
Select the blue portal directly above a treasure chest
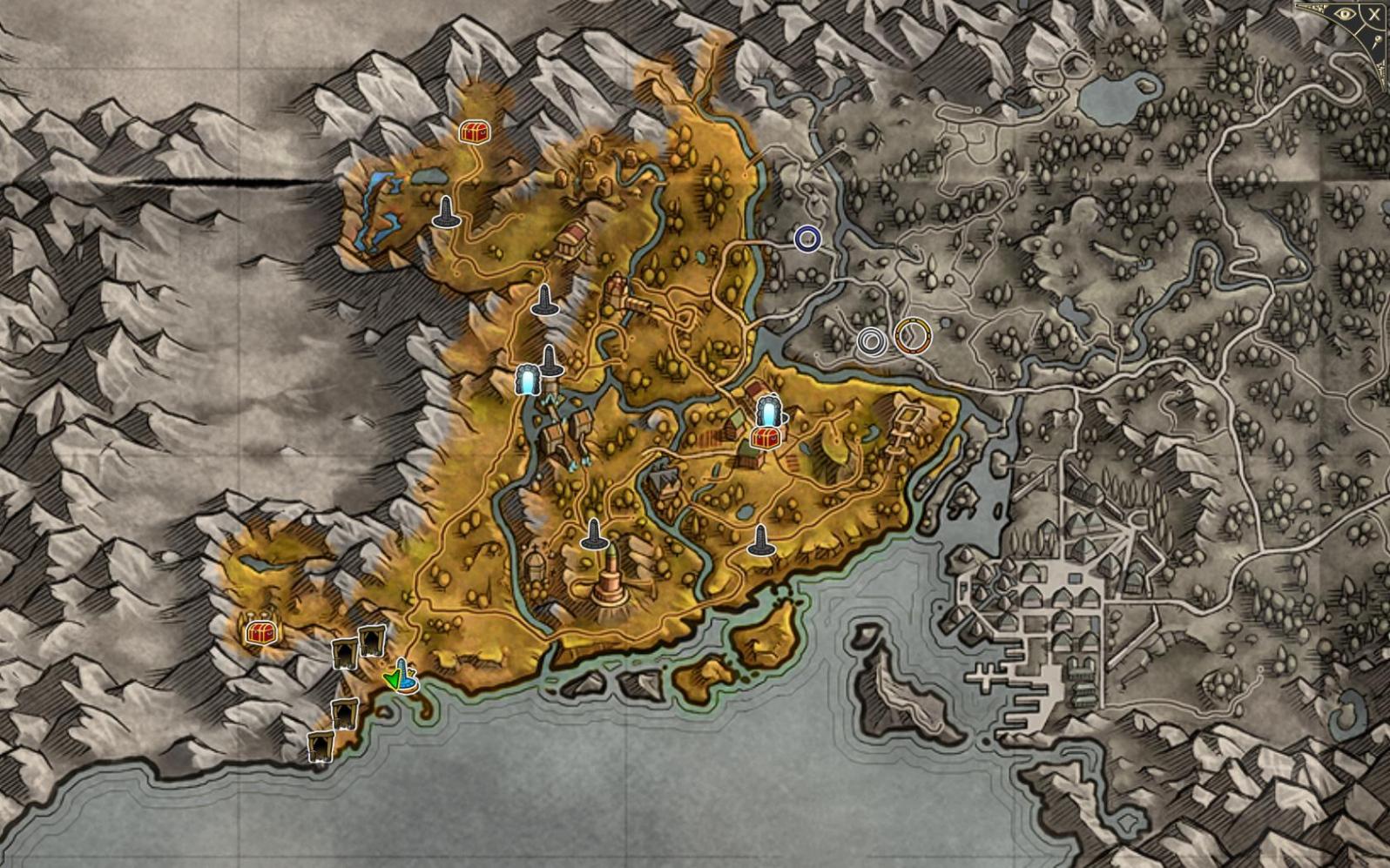tap(767, 411)
